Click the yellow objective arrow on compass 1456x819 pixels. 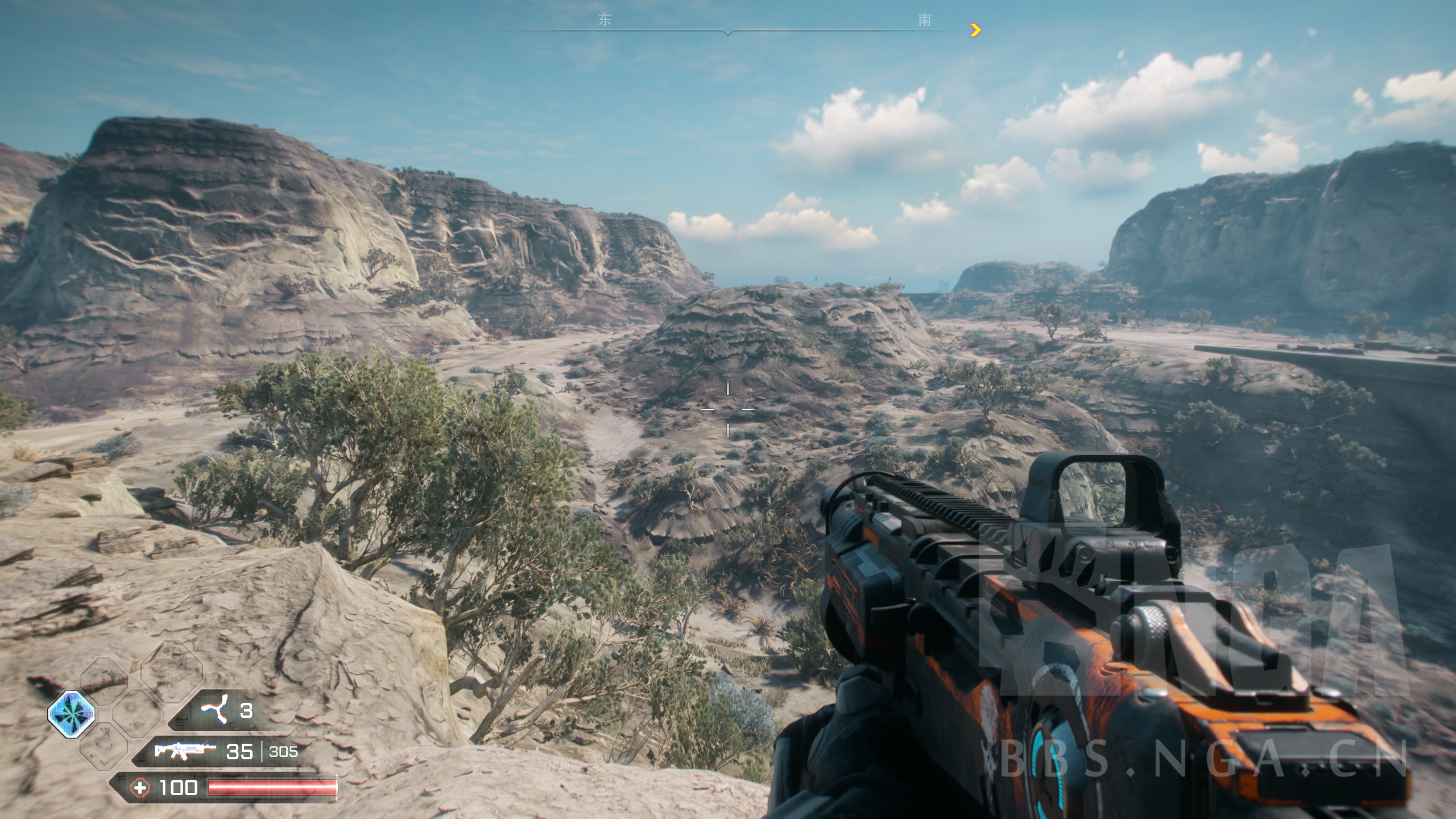[975, 30]
